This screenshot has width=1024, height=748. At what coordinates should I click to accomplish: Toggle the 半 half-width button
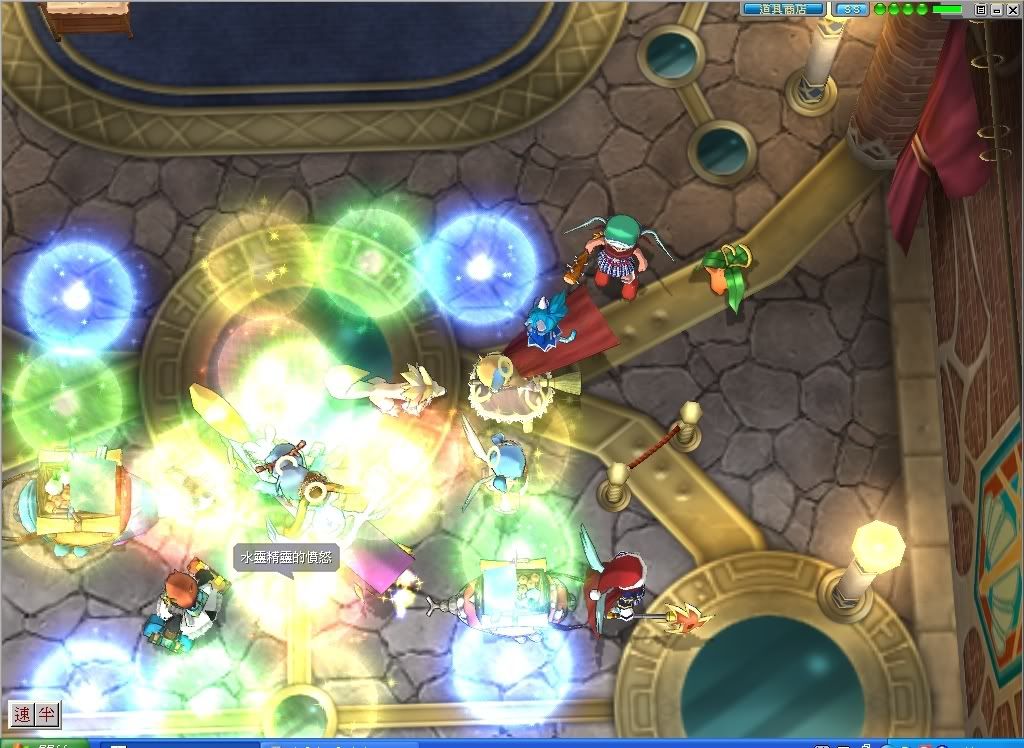[46, 714]
